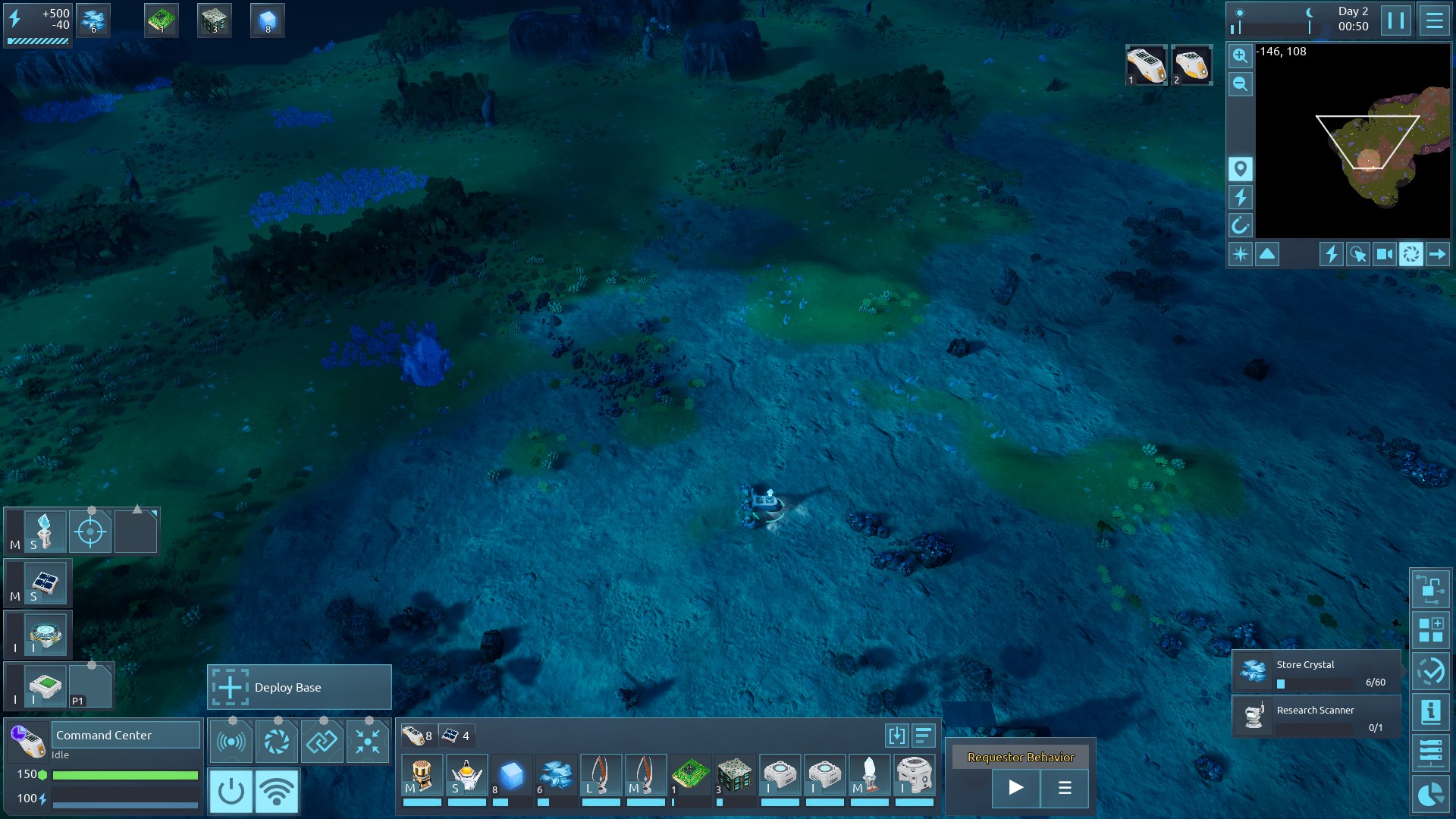Start the Requestor Behavior with play button
The height and width of the screenshot is (819, 1456).
[1015, 788]
